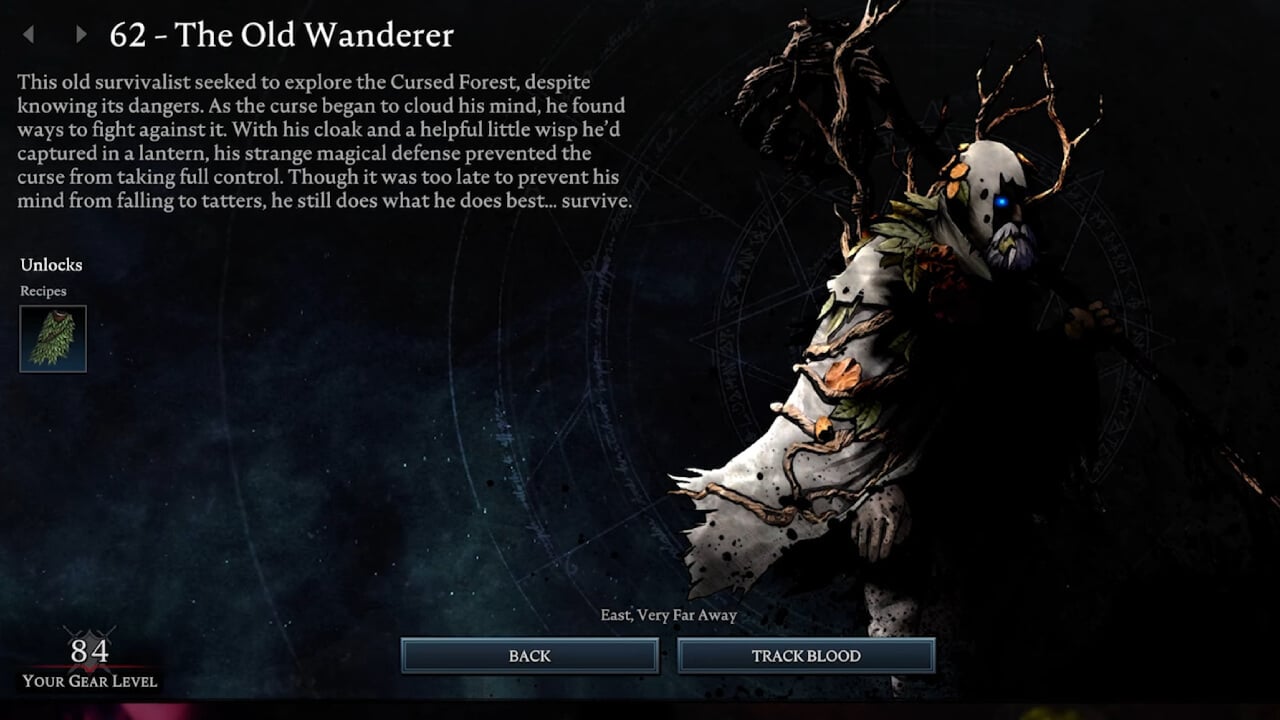This screenshot has height=720, width=1280.
Task: Click the left-pointing navigation triangle
Action: [x=27, y=35]
